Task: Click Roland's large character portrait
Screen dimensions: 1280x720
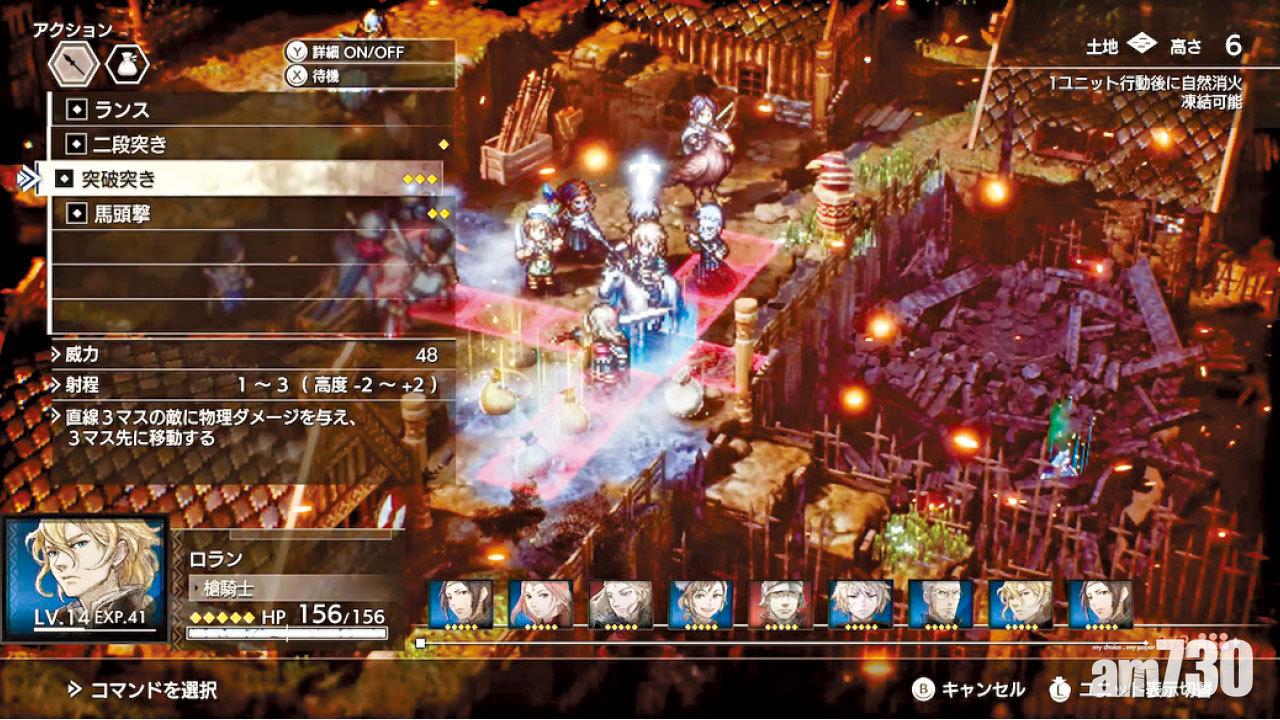Action: (x=84, y=577)
